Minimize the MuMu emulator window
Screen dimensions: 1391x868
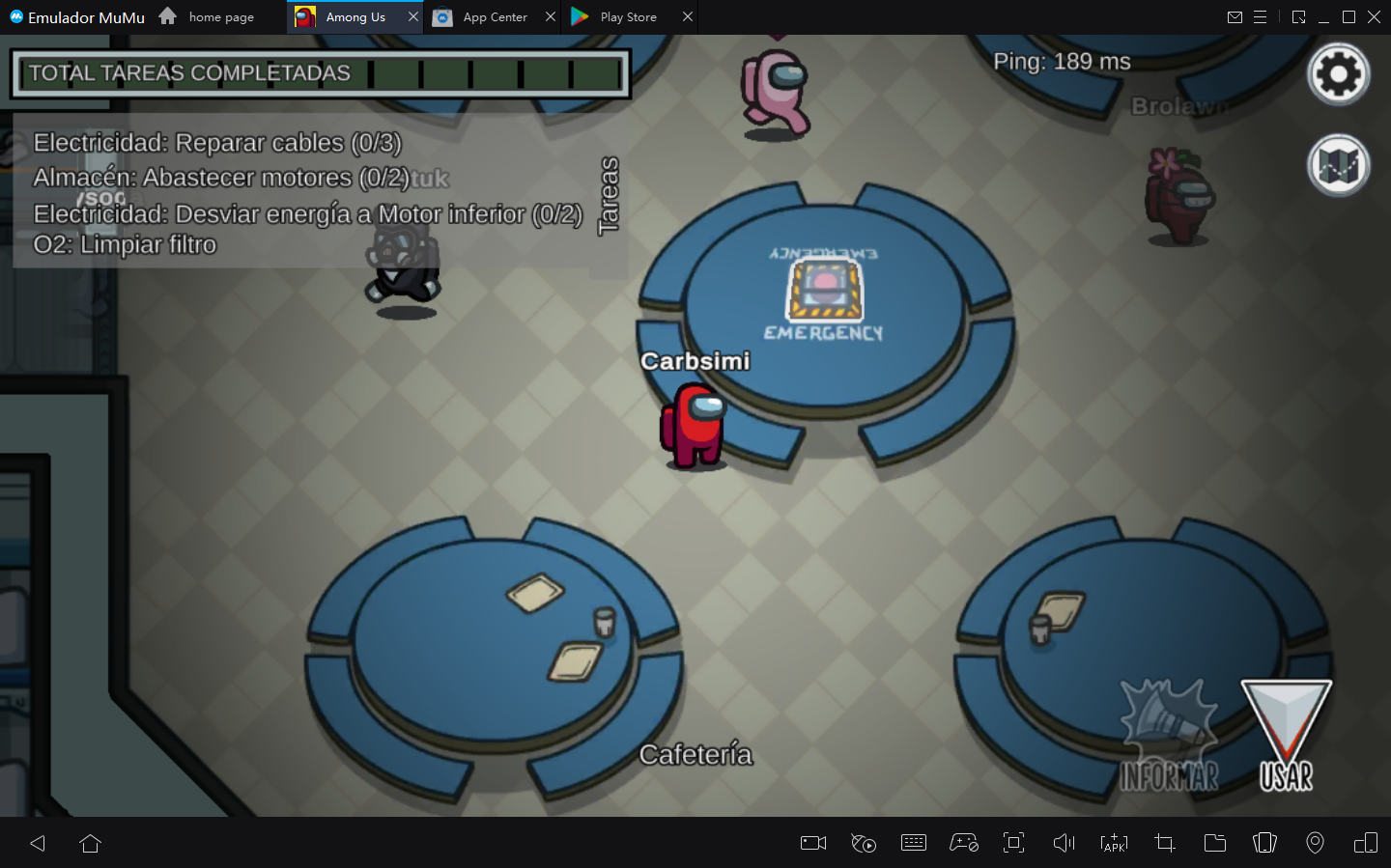click(x=1323, y=17)
